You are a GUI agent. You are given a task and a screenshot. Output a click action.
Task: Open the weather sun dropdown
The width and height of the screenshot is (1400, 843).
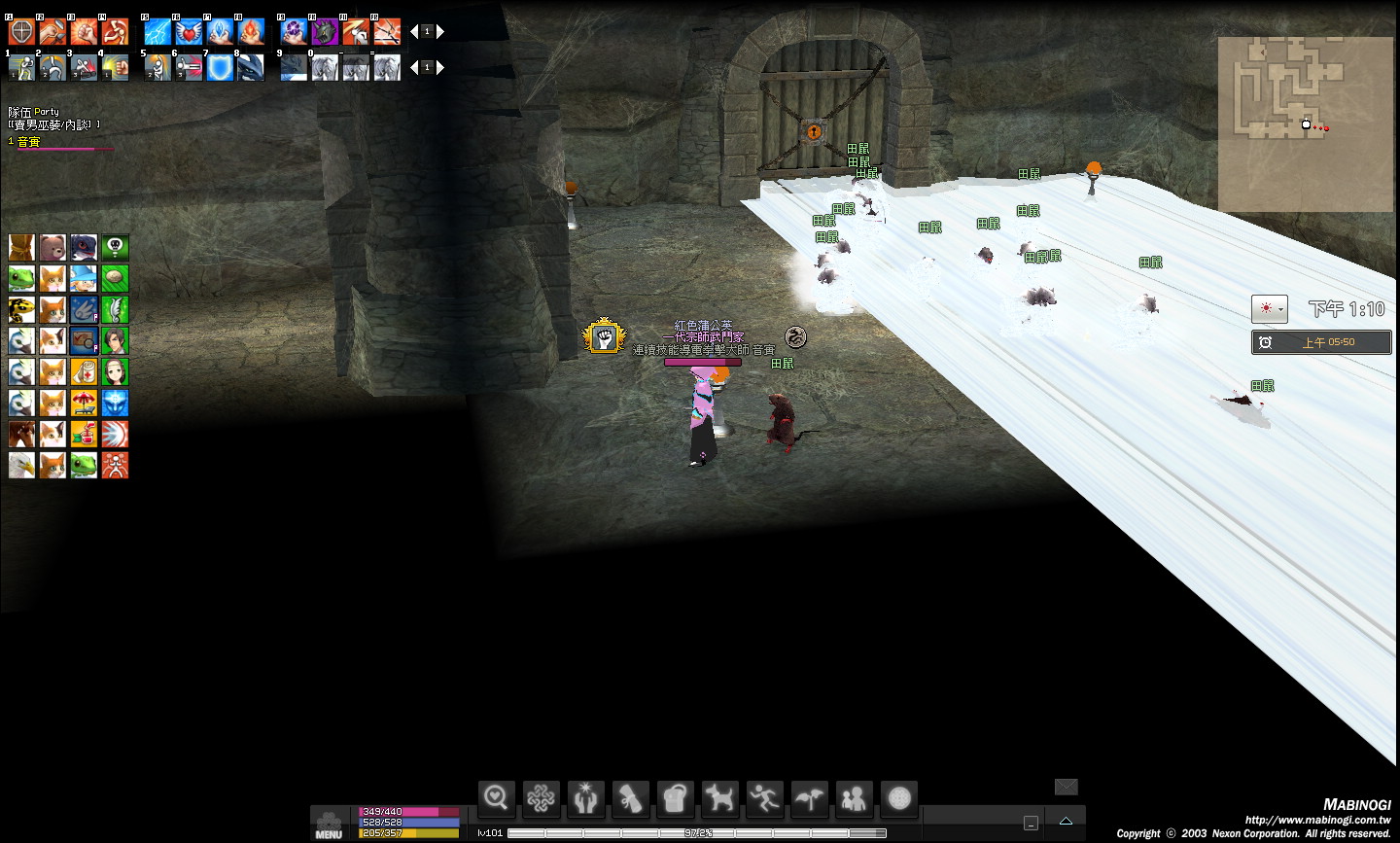coord(1270,309)
